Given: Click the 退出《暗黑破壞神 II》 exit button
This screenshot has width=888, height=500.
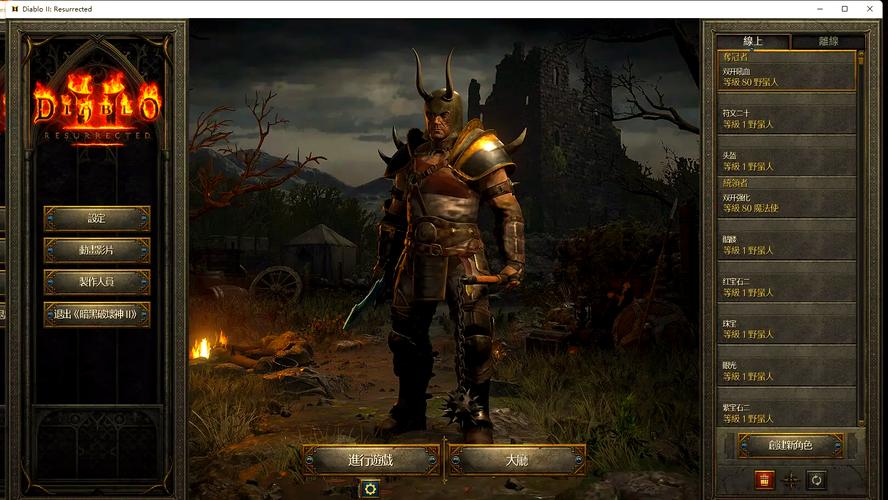Looking at the screenshot, I should click(97, 314).
